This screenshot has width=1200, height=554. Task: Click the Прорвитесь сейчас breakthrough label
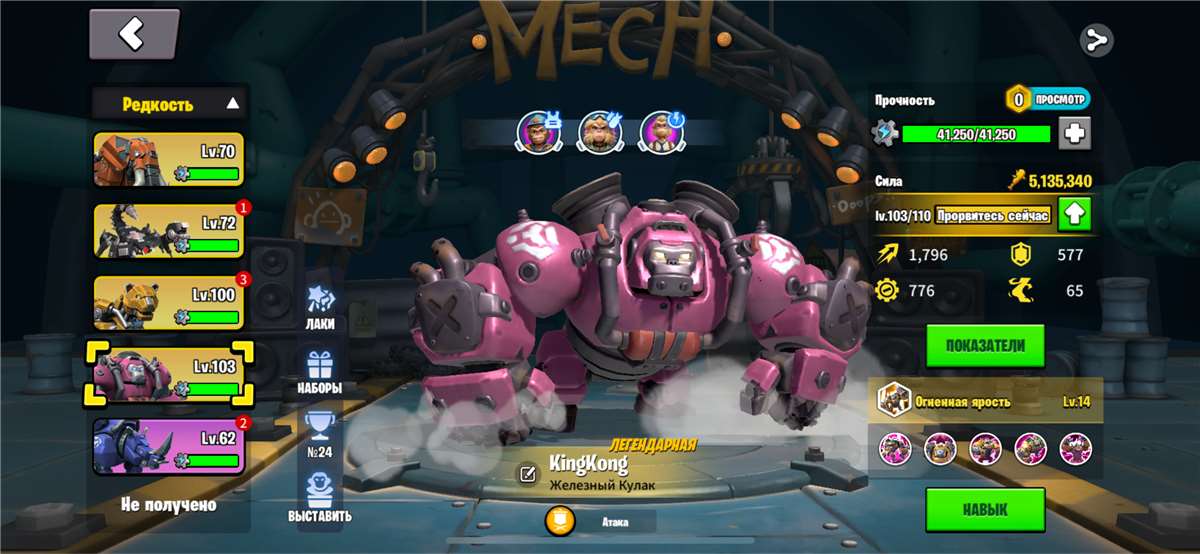point(992,215)
